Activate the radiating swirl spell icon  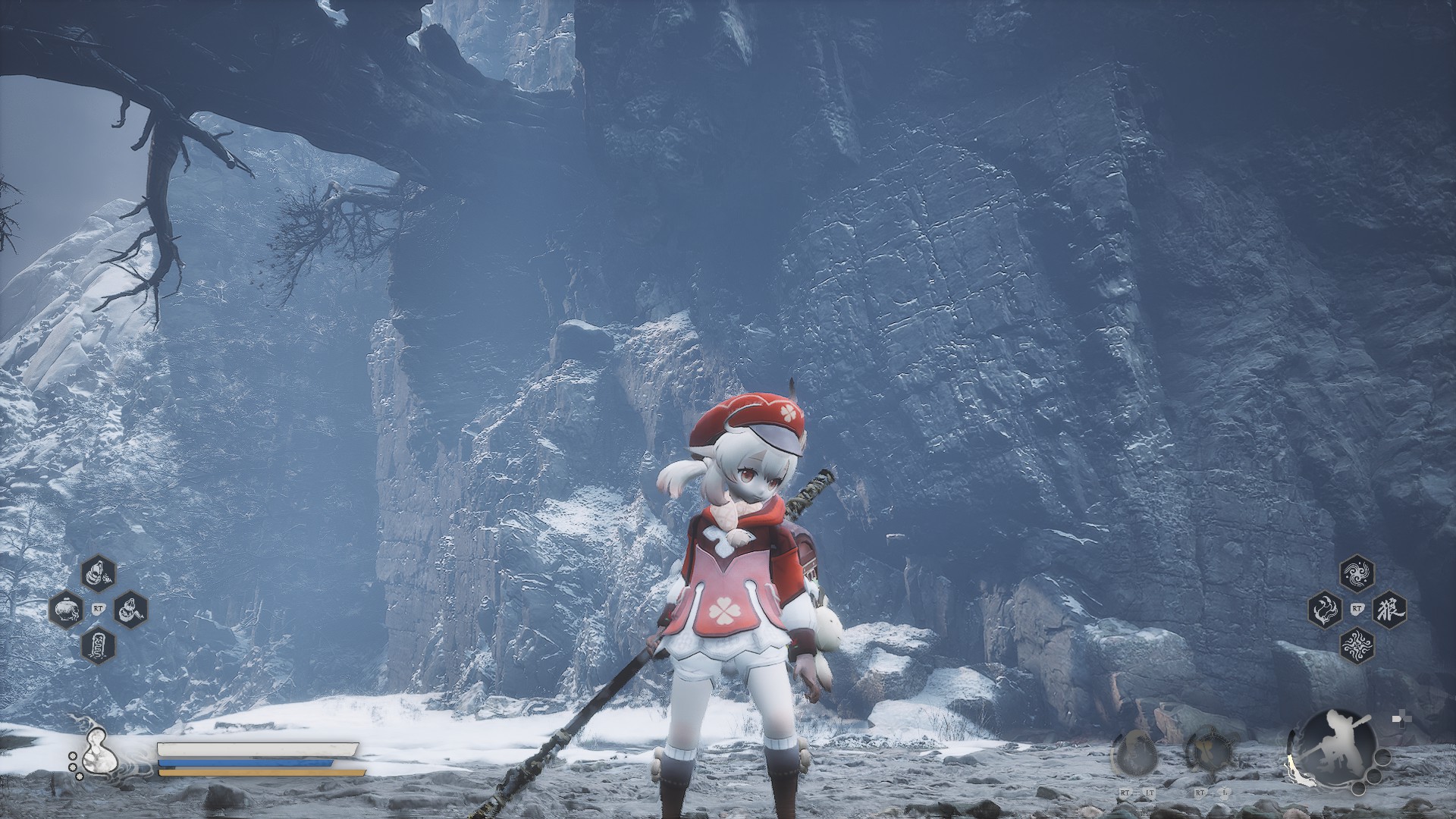coord(1356,645)
